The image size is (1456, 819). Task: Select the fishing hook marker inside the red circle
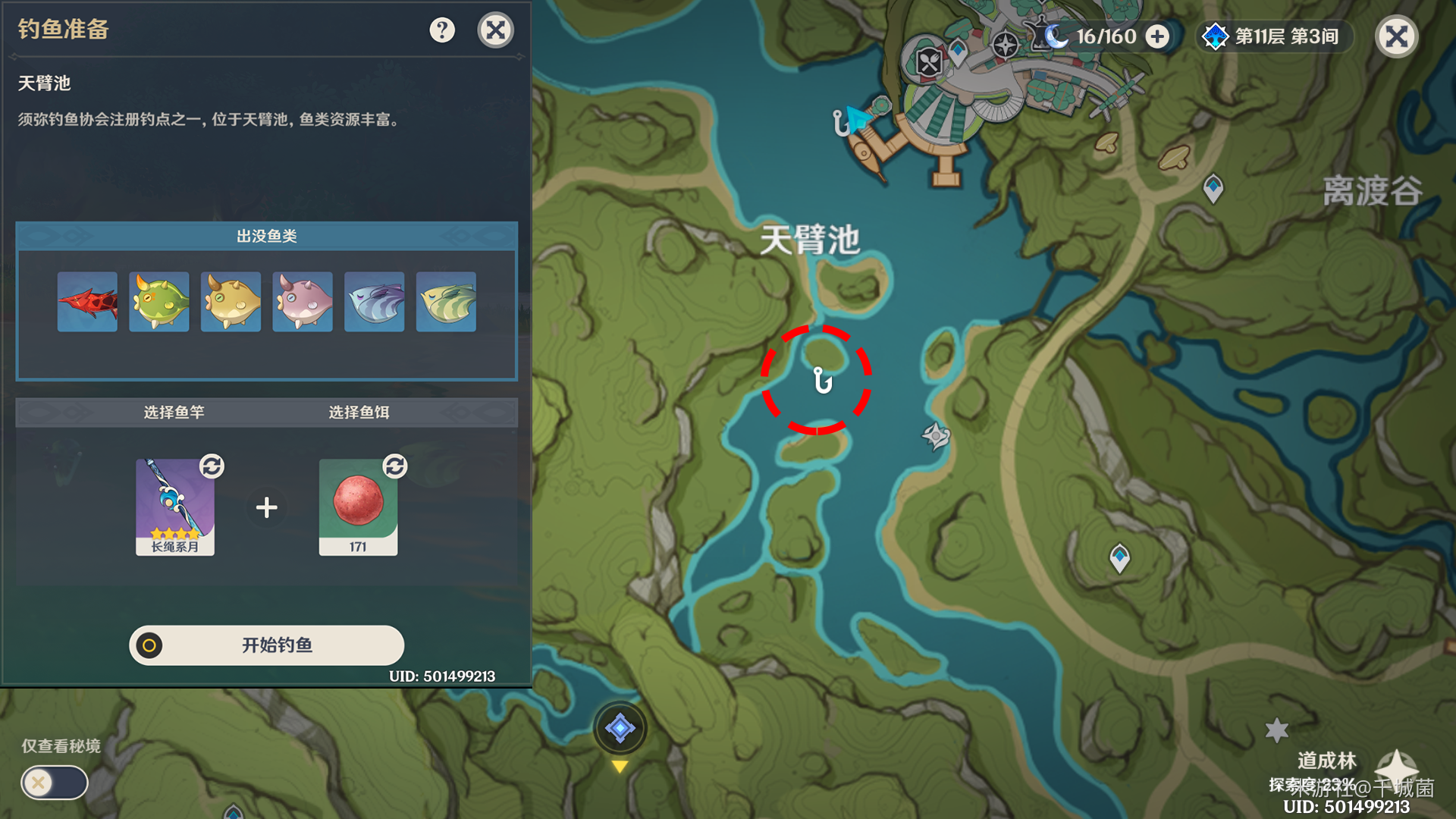tap(823, 380)
